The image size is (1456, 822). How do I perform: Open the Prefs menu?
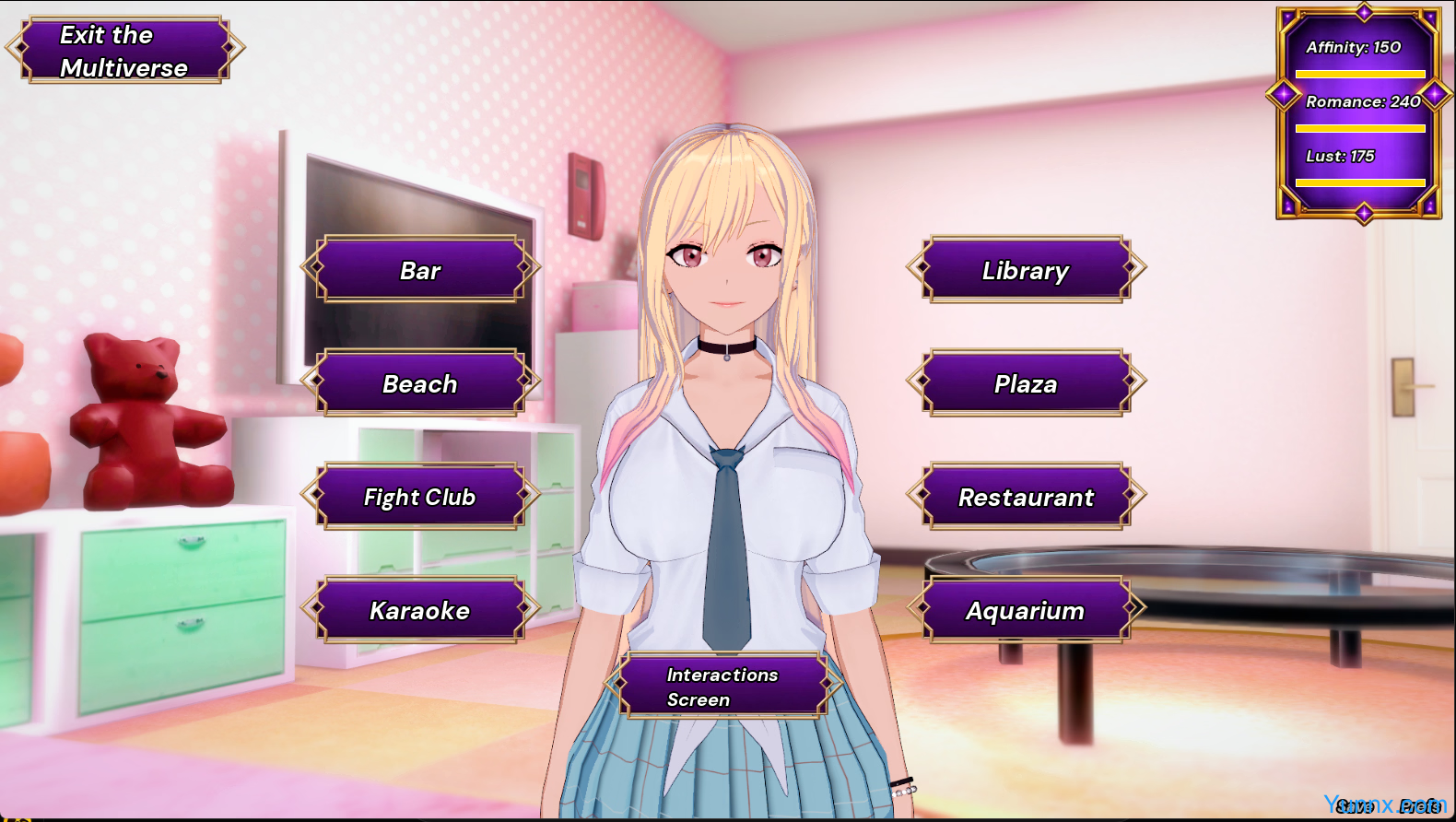[x=1420, y=807]
